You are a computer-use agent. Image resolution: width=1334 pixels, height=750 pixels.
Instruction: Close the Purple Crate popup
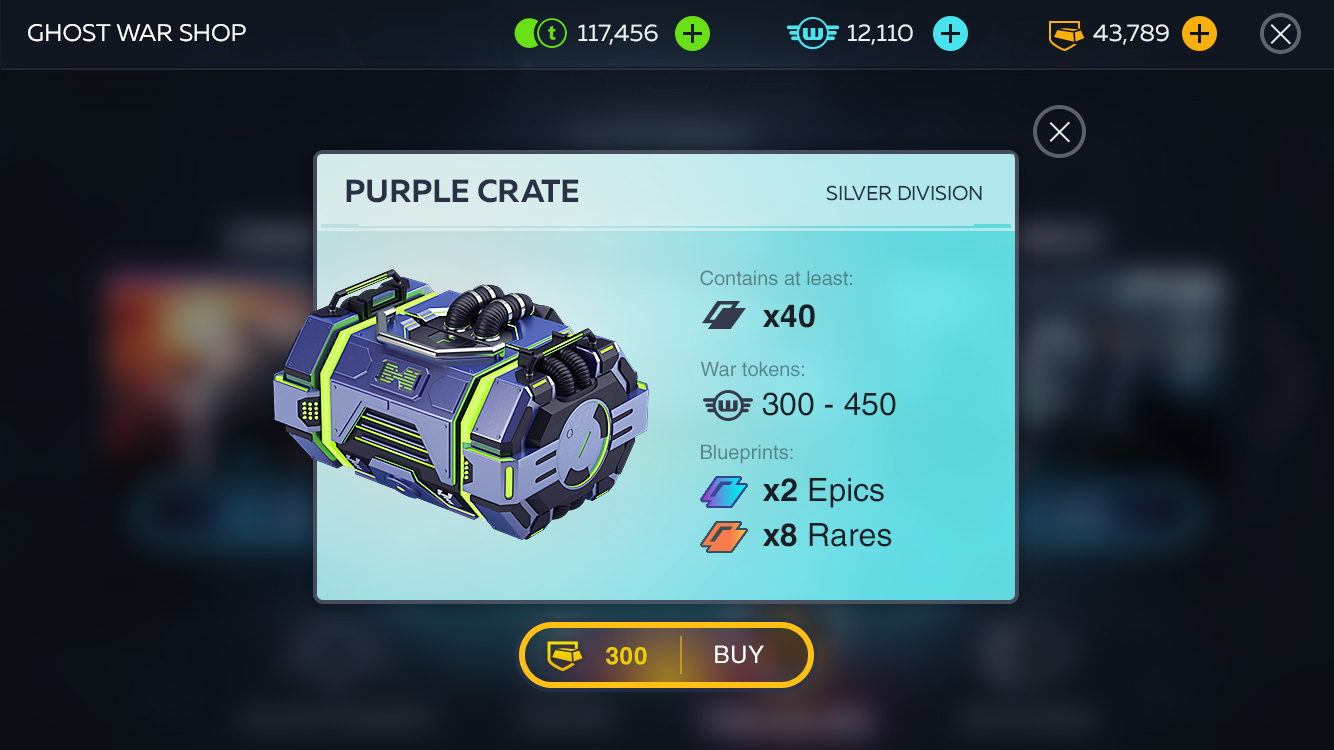coord(1059,132)
